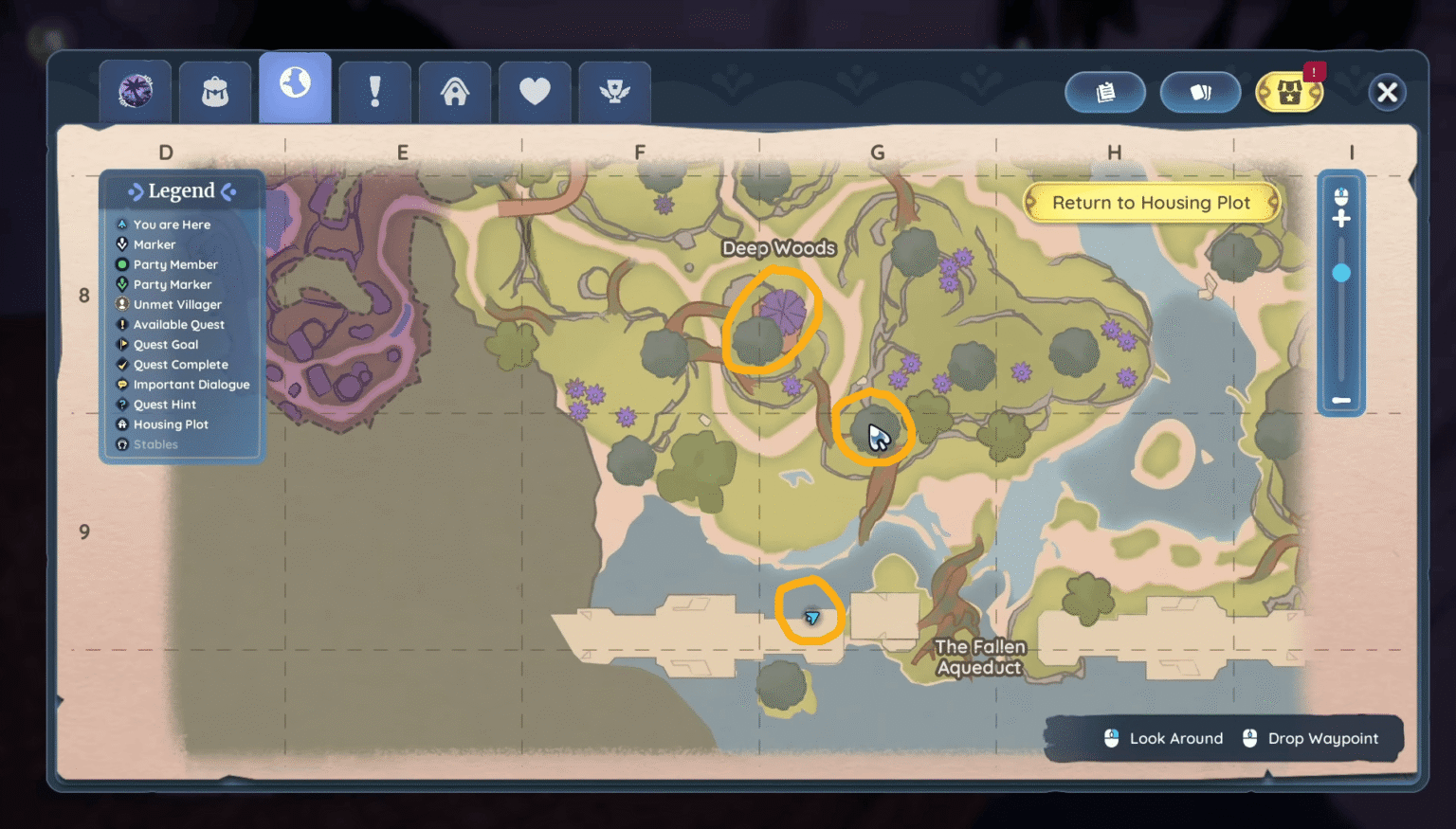Open the character portrait tab

click(135, 91)
